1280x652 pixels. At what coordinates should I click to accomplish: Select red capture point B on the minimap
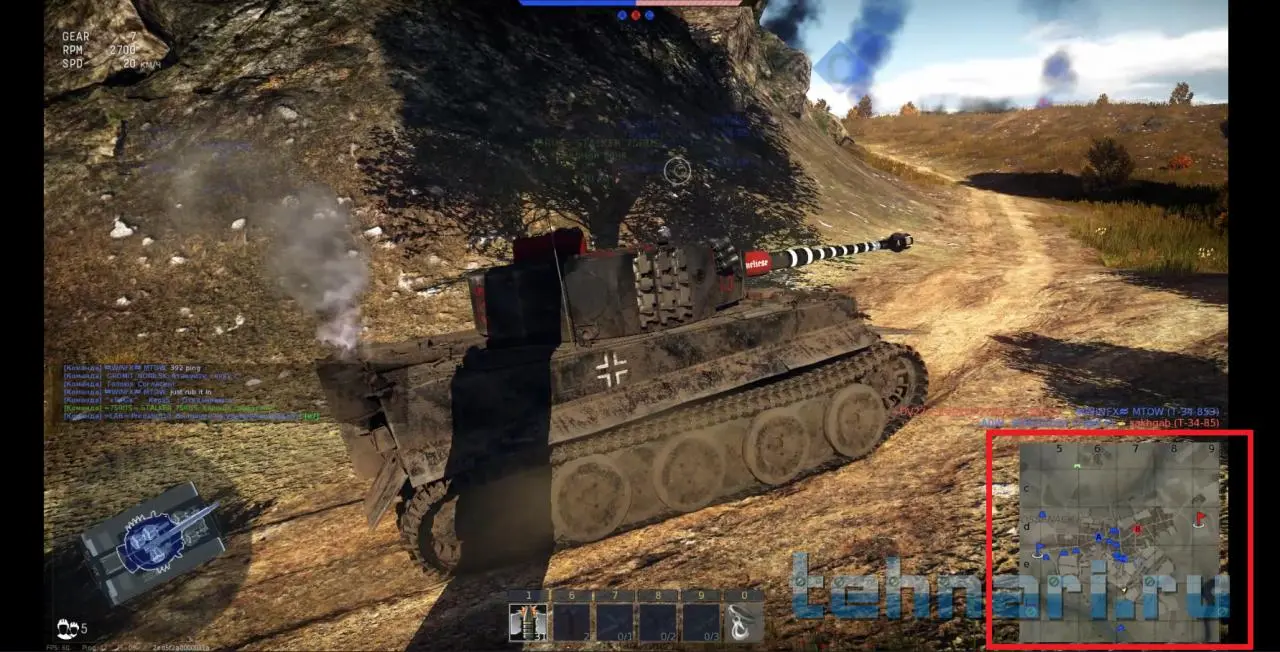(1137, 529)
